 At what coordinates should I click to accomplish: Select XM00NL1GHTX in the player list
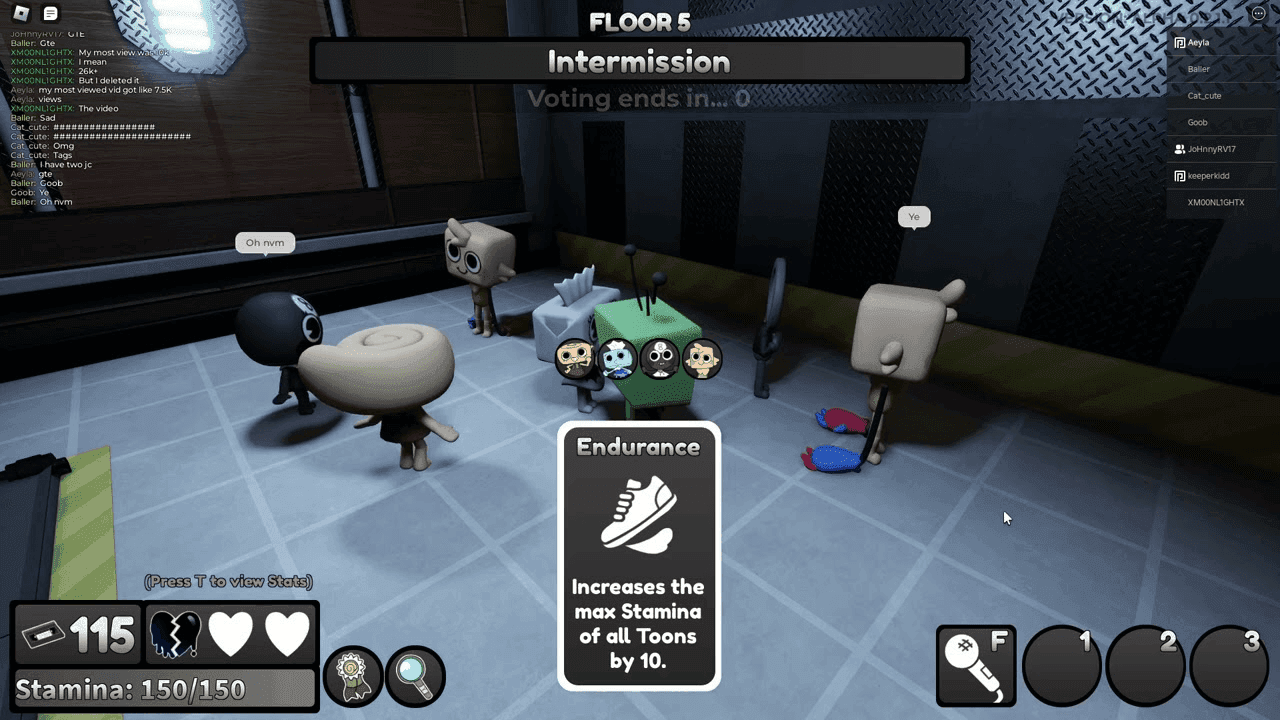(x=1215, y=202)
